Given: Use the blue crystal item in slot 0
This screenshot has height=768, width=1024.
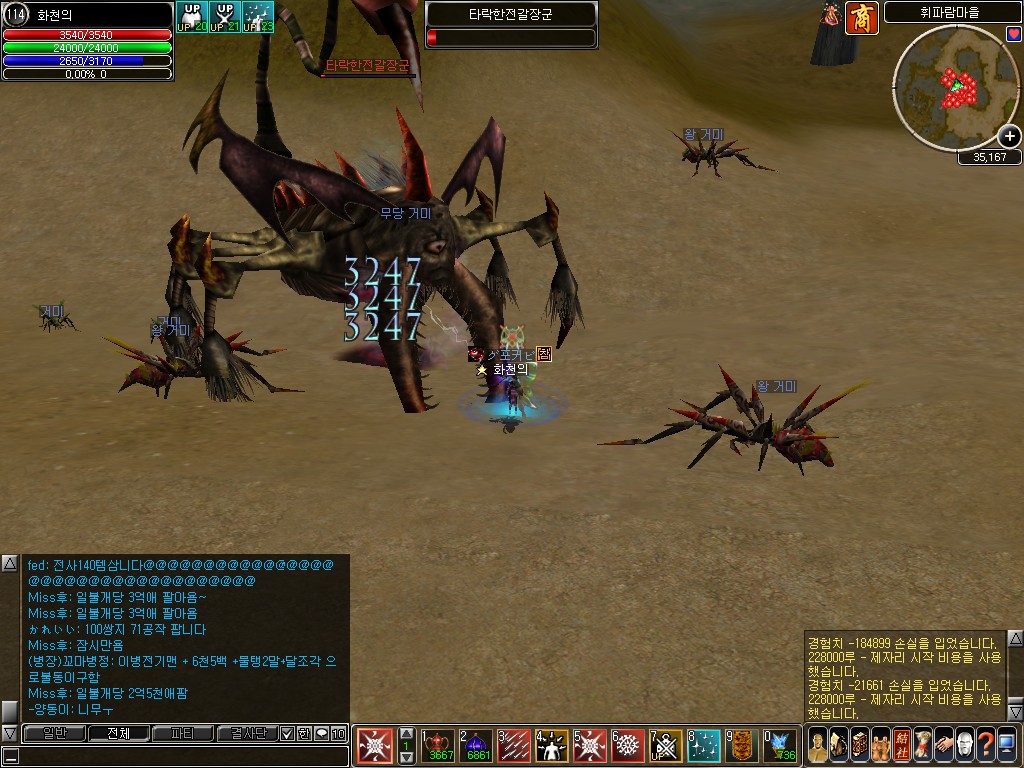Looking at the screenshot, I should (x=780, y=746).
